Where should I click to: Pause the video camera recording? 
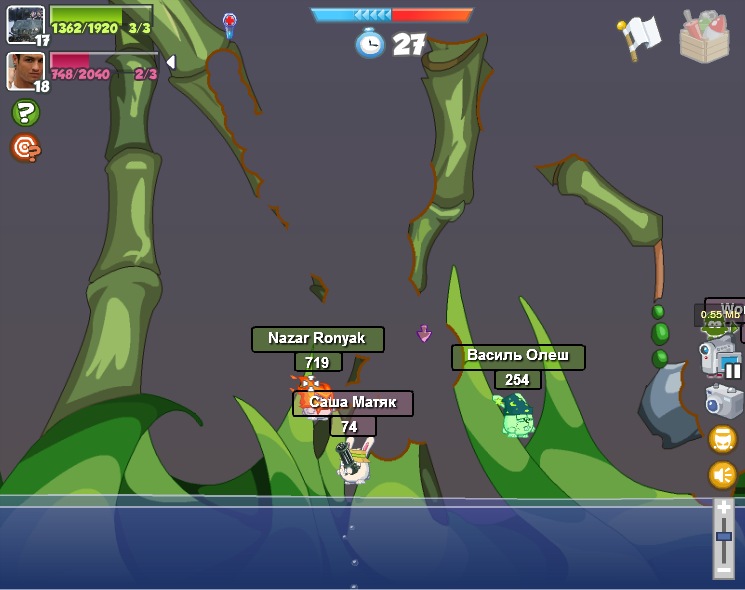click(733, 370)
